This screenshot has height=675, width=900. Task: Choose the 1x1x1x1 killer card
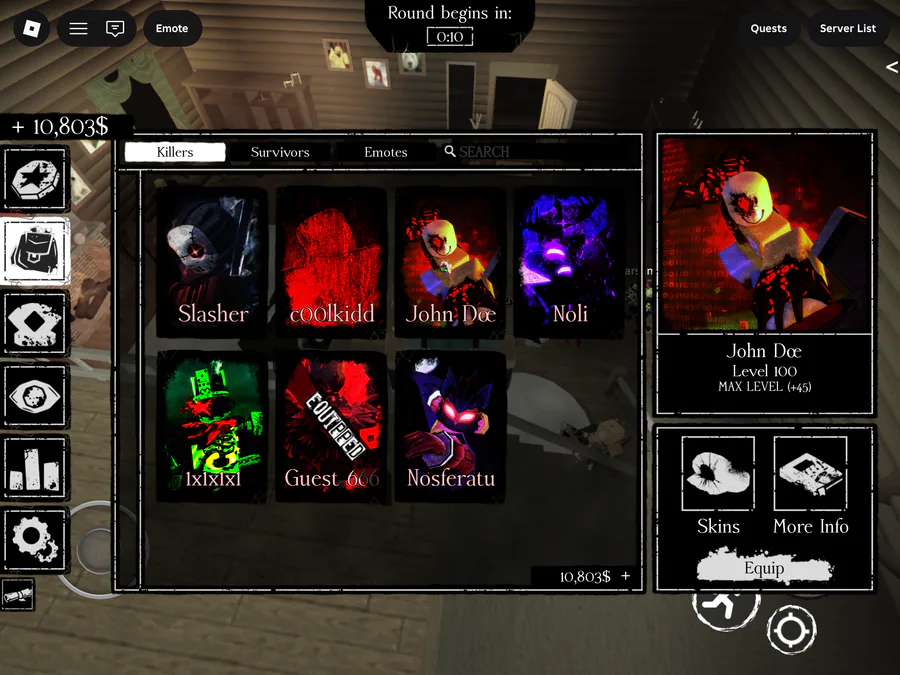pyautogui.click(x=211, y=427)
